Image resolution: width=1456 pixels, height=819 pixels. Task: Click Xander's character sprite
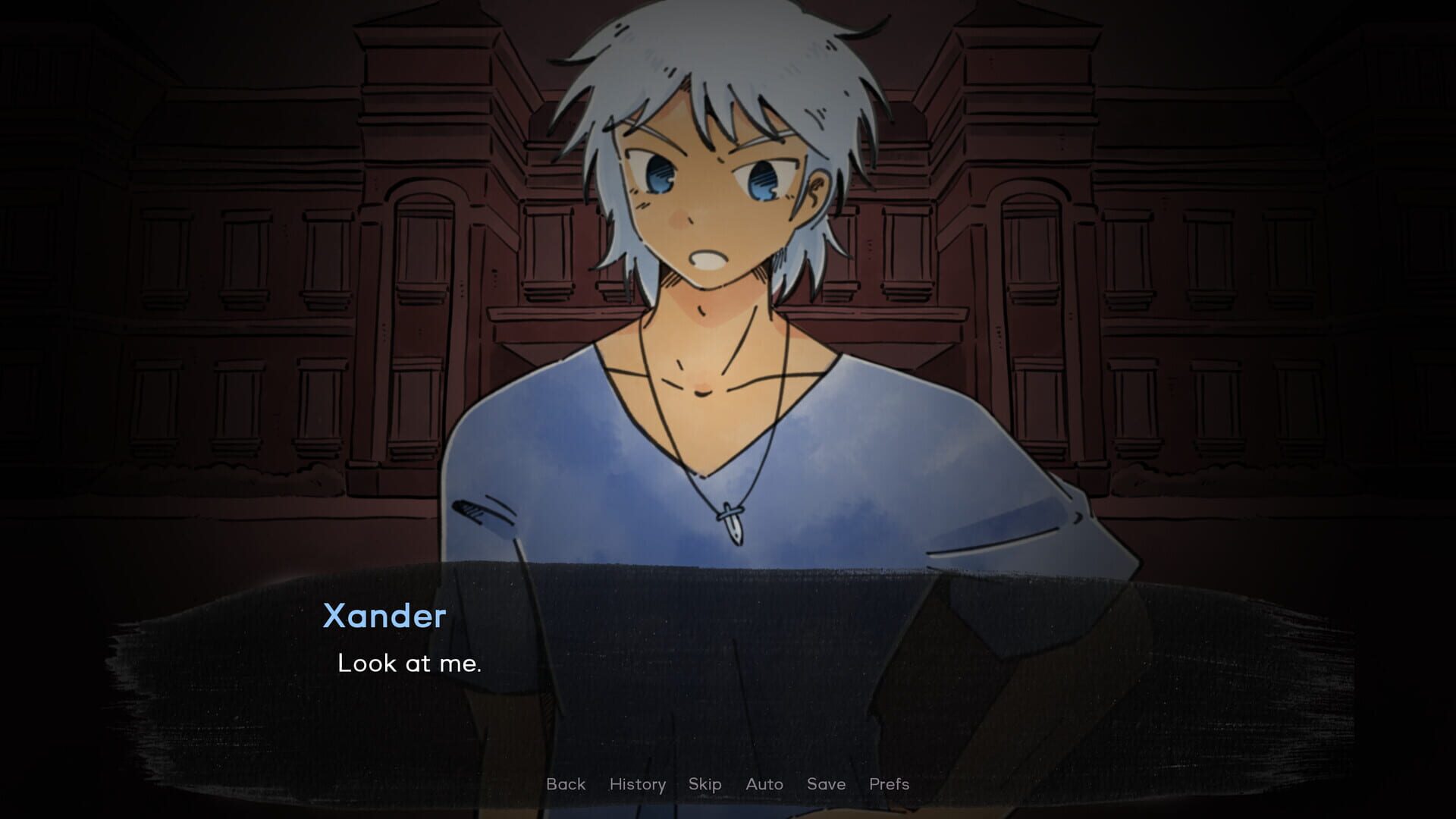720,303
